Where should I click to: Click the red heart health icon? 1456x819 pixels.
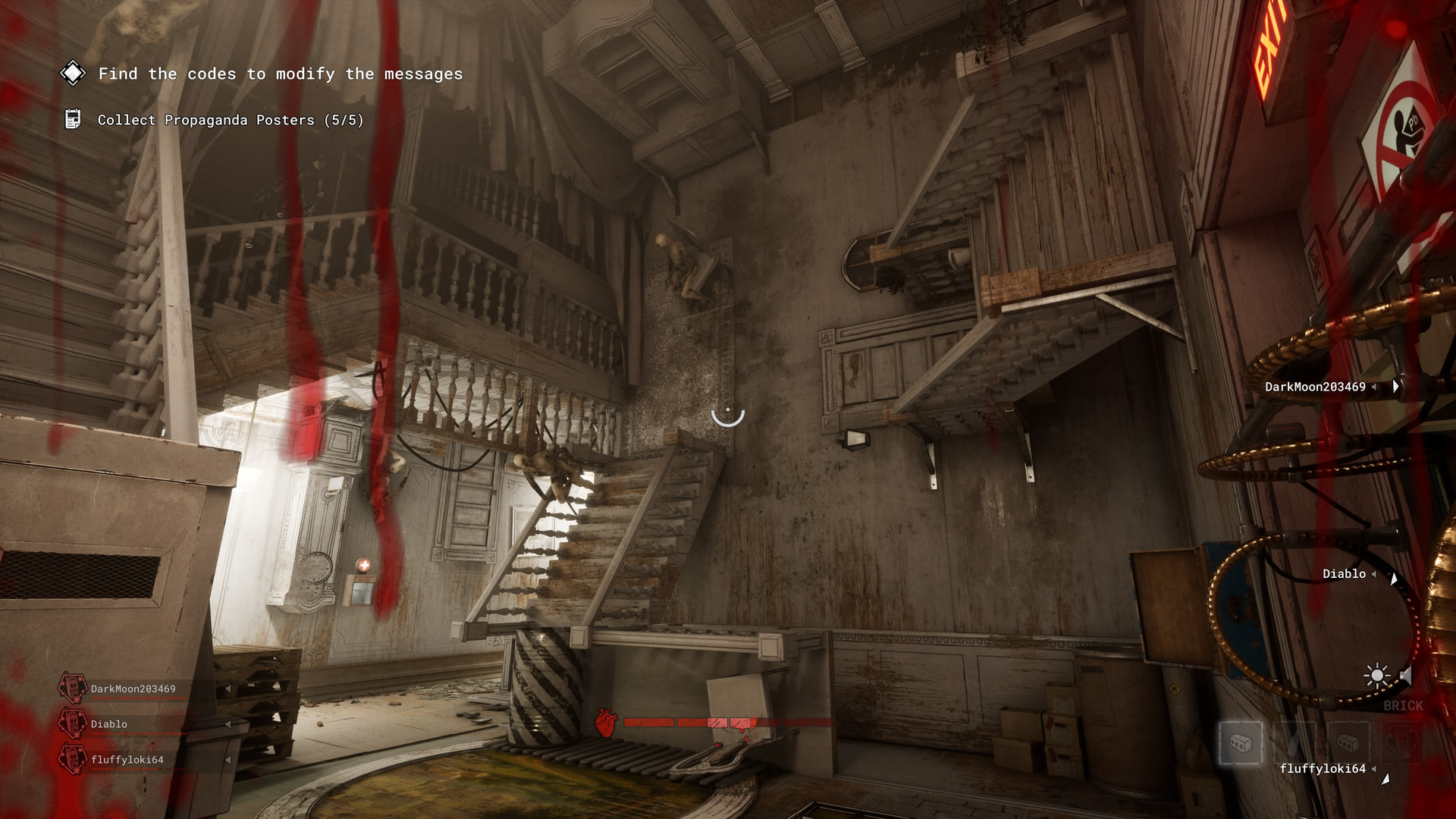point(605,723)
